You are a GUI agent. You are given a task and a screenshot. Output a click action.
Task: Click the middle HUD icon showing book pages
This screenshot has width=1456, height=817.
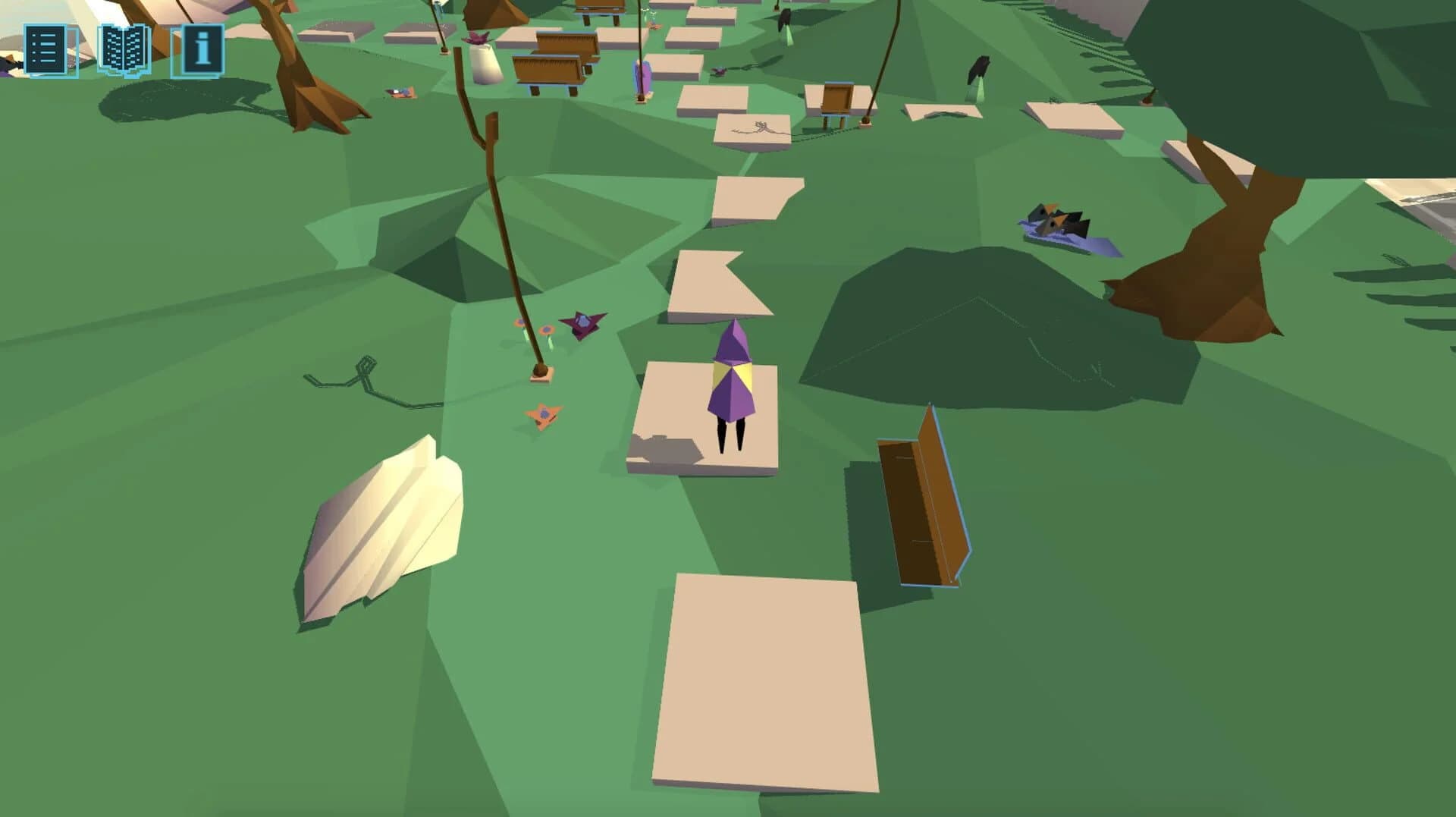tap(125, 50)
